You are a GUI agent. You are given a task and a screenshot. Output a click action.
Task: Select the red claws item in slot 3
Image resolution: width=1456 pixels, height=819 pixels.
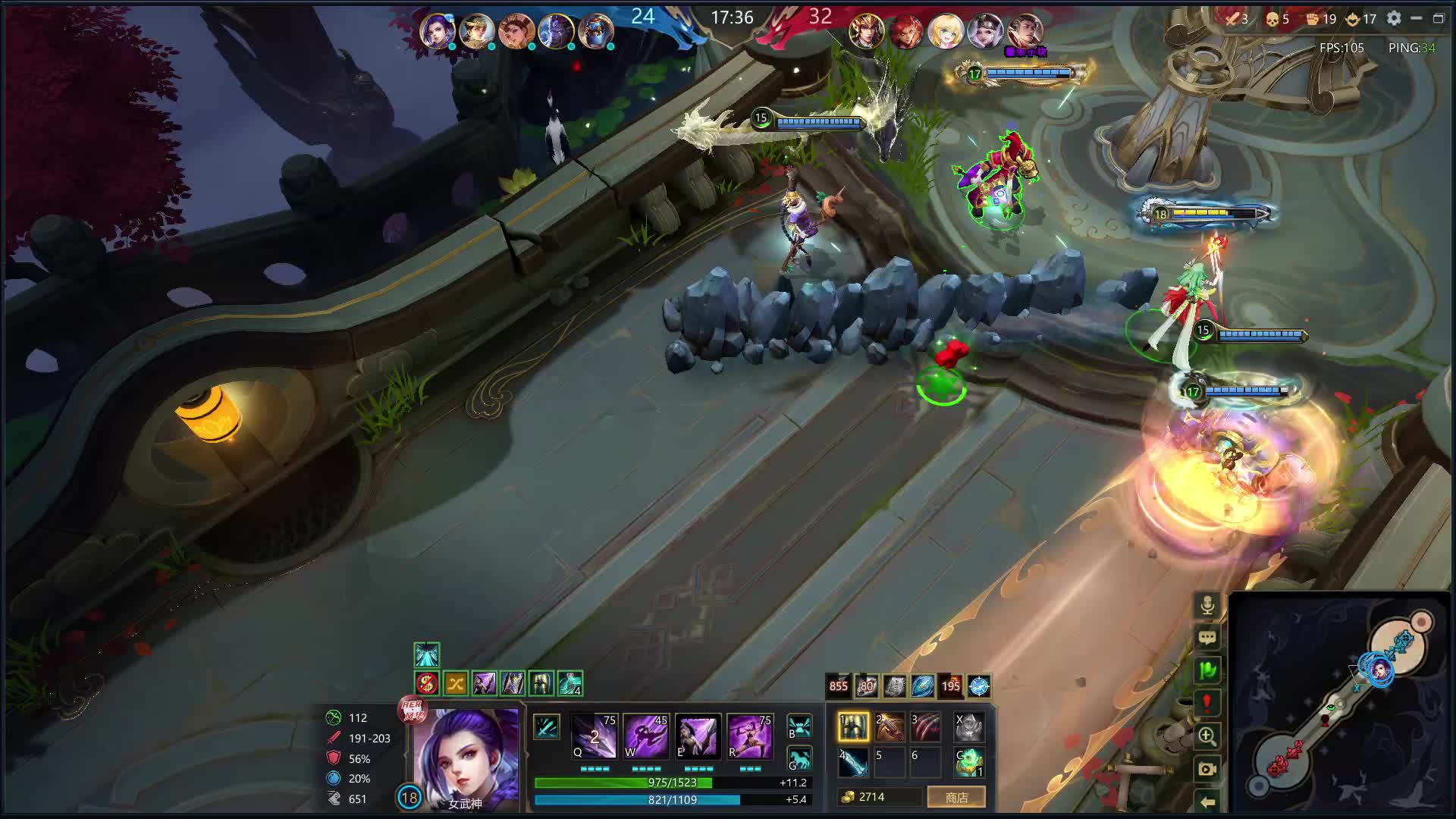(925, 726)
